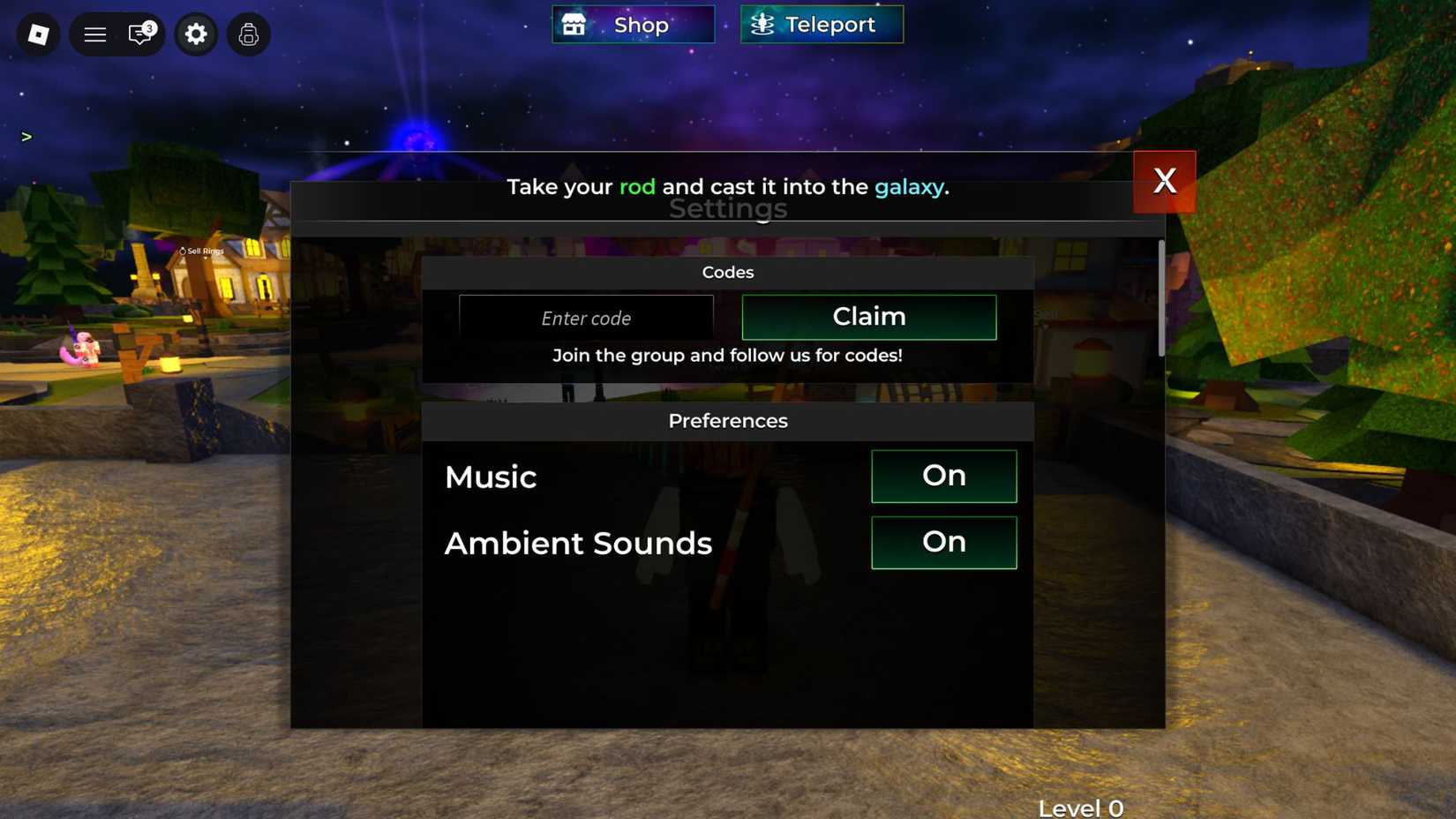Viewport: 1456px width, 819px height.
Task: Open the Roblox logo menu icon
Action: [36, 34]
